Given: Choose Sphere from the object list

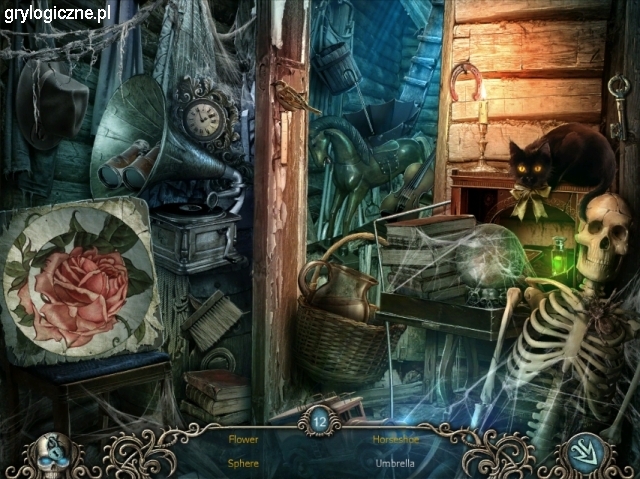Looking at the screenshot, I should [x=243, y=463].
